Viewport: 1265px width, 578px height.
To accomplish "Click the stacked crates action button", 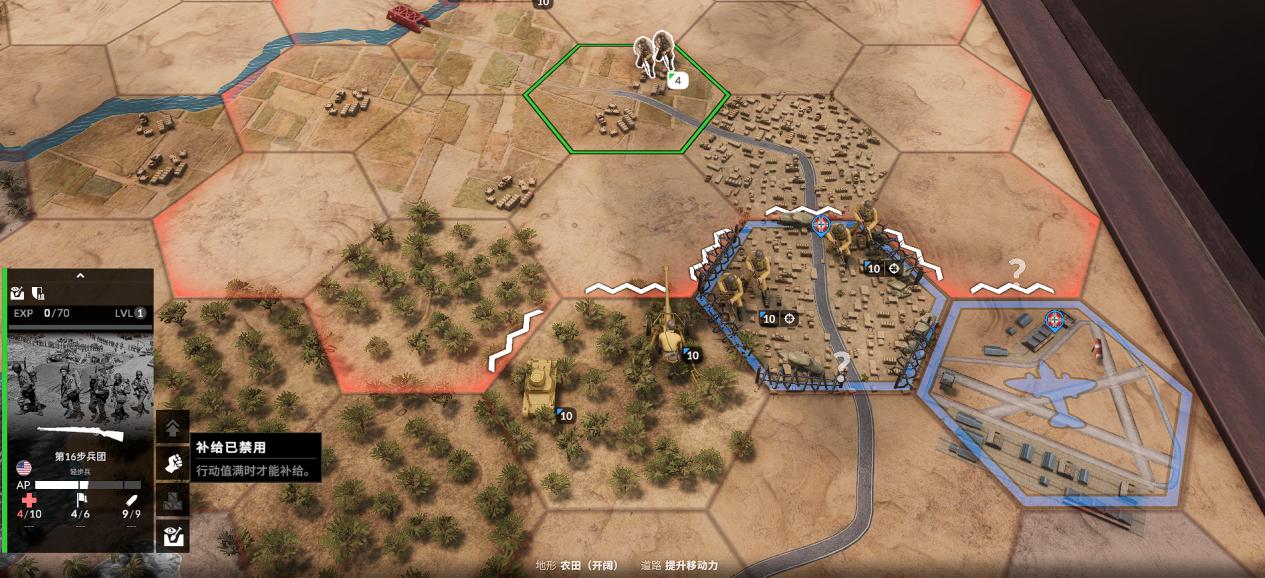I will [x=173, y=499].
